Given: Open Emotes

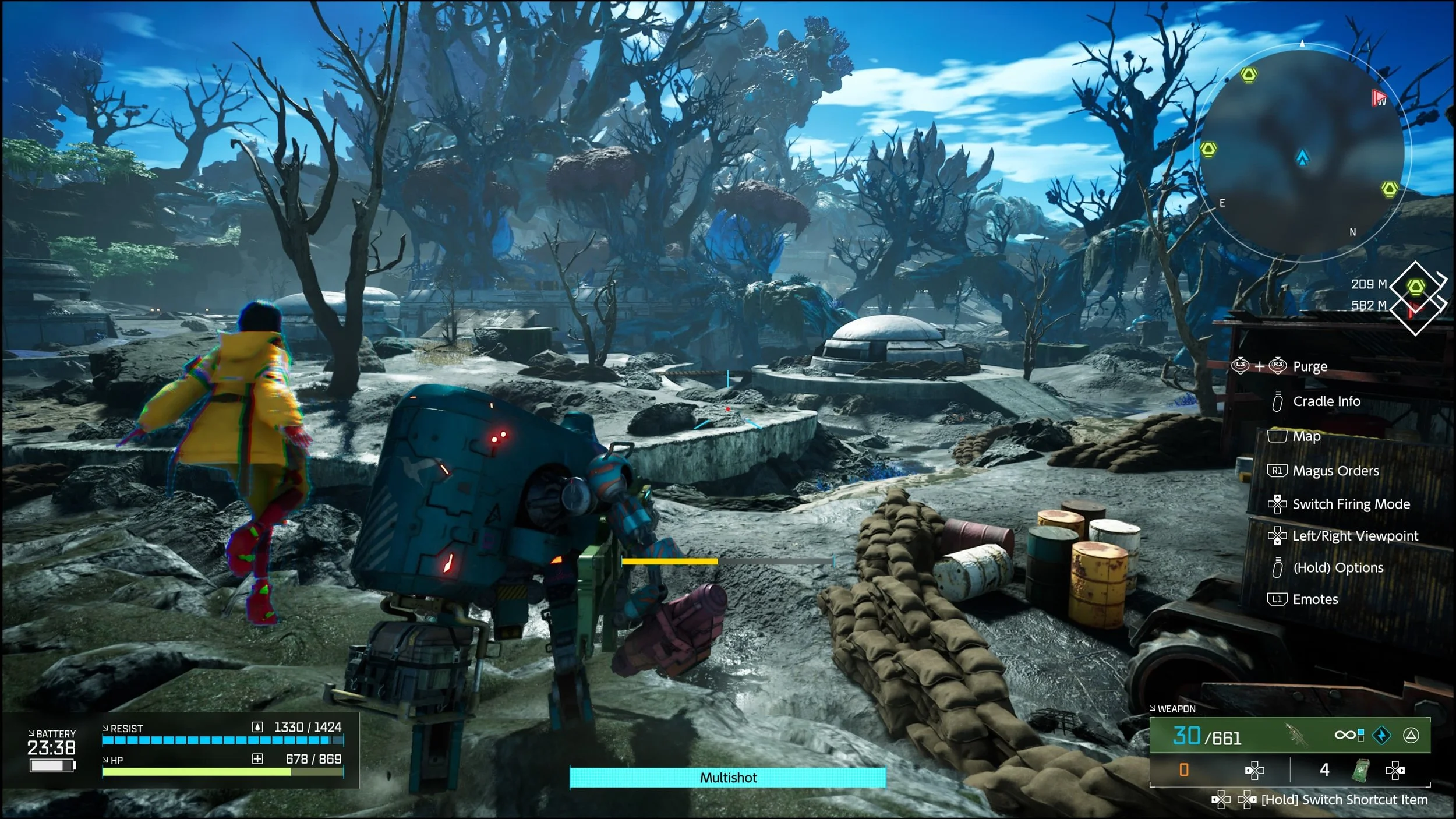Looking at the screenshot, I should click(1315, 599).
